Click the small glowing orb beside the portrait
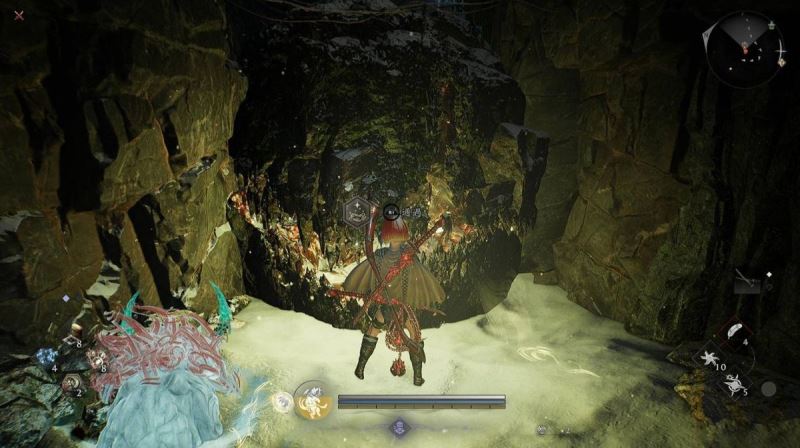Screen dimensions: 800x448 281,402
